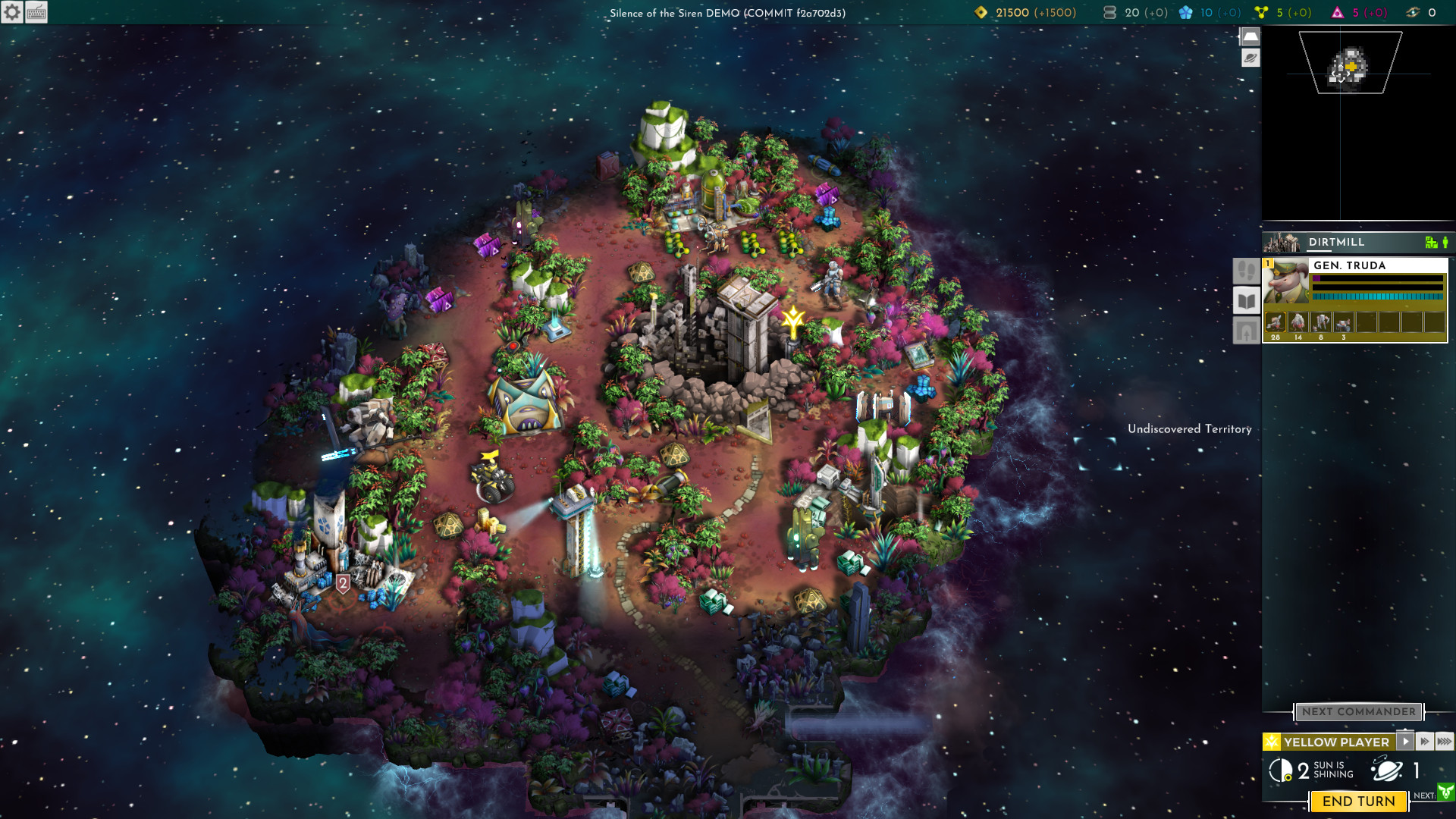Viewport: 1456px width, 819px height.
Task: Set fast speed with the double-arrow button
Action: point(1425,742)
